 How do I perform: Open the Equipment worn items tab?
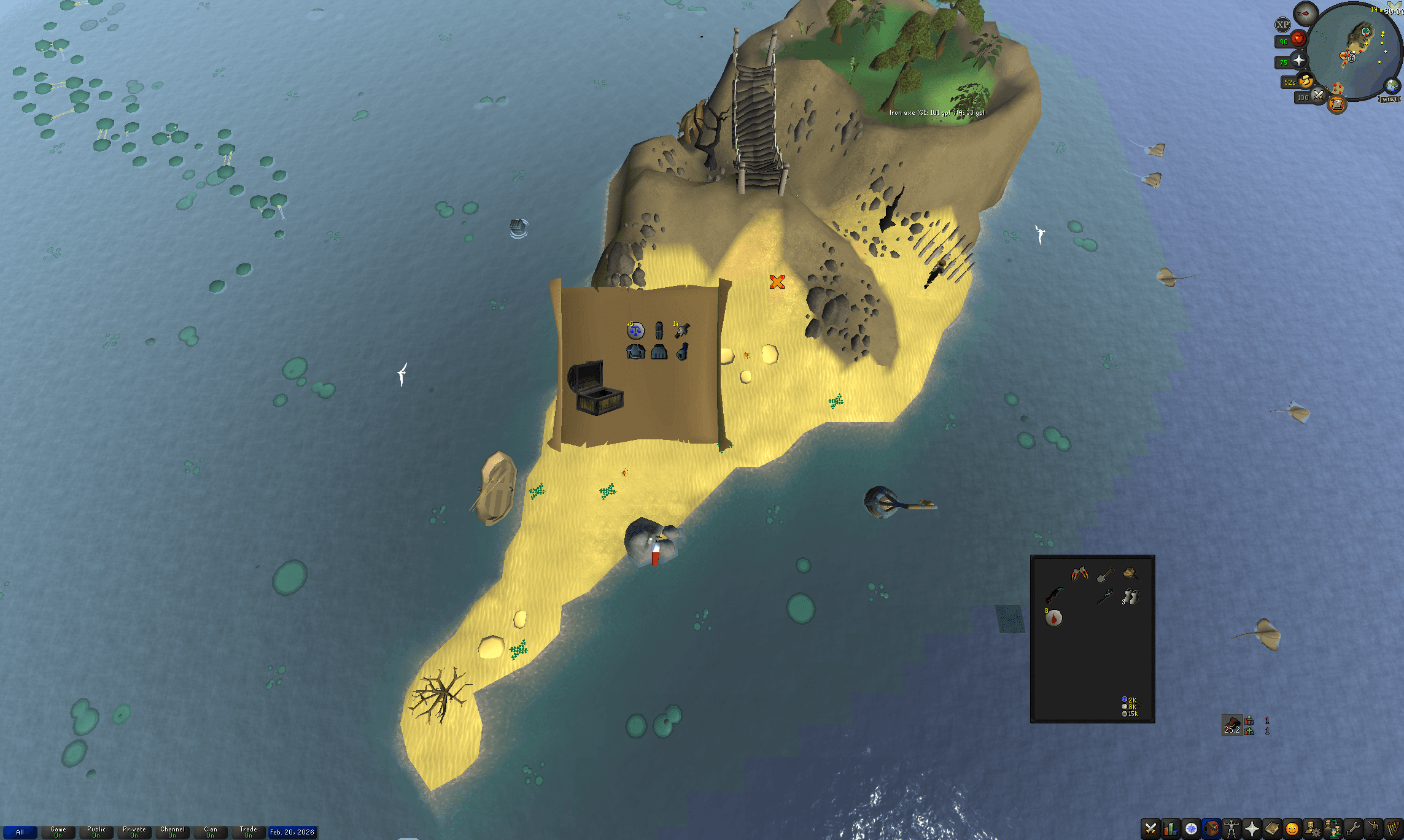1230,828
